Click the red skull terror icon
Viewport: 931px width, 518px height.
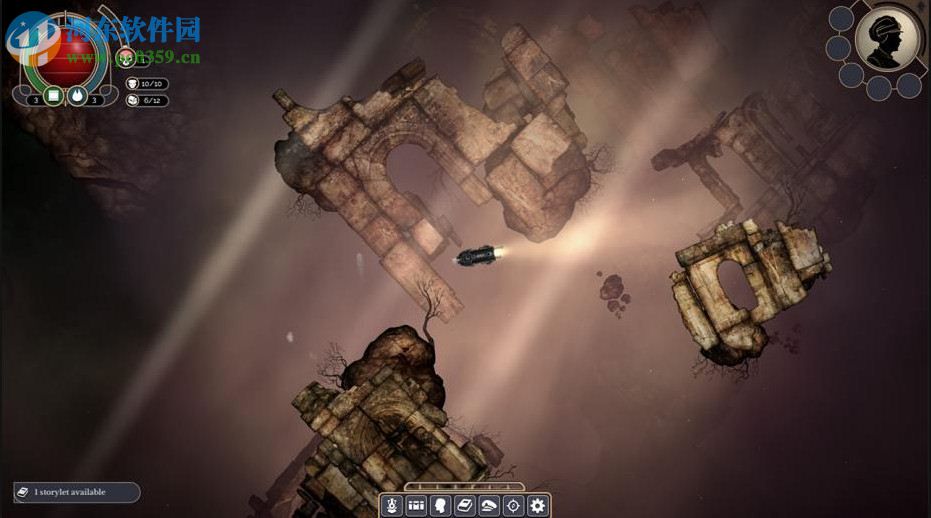pyautogui.click(x=127, y=57)
